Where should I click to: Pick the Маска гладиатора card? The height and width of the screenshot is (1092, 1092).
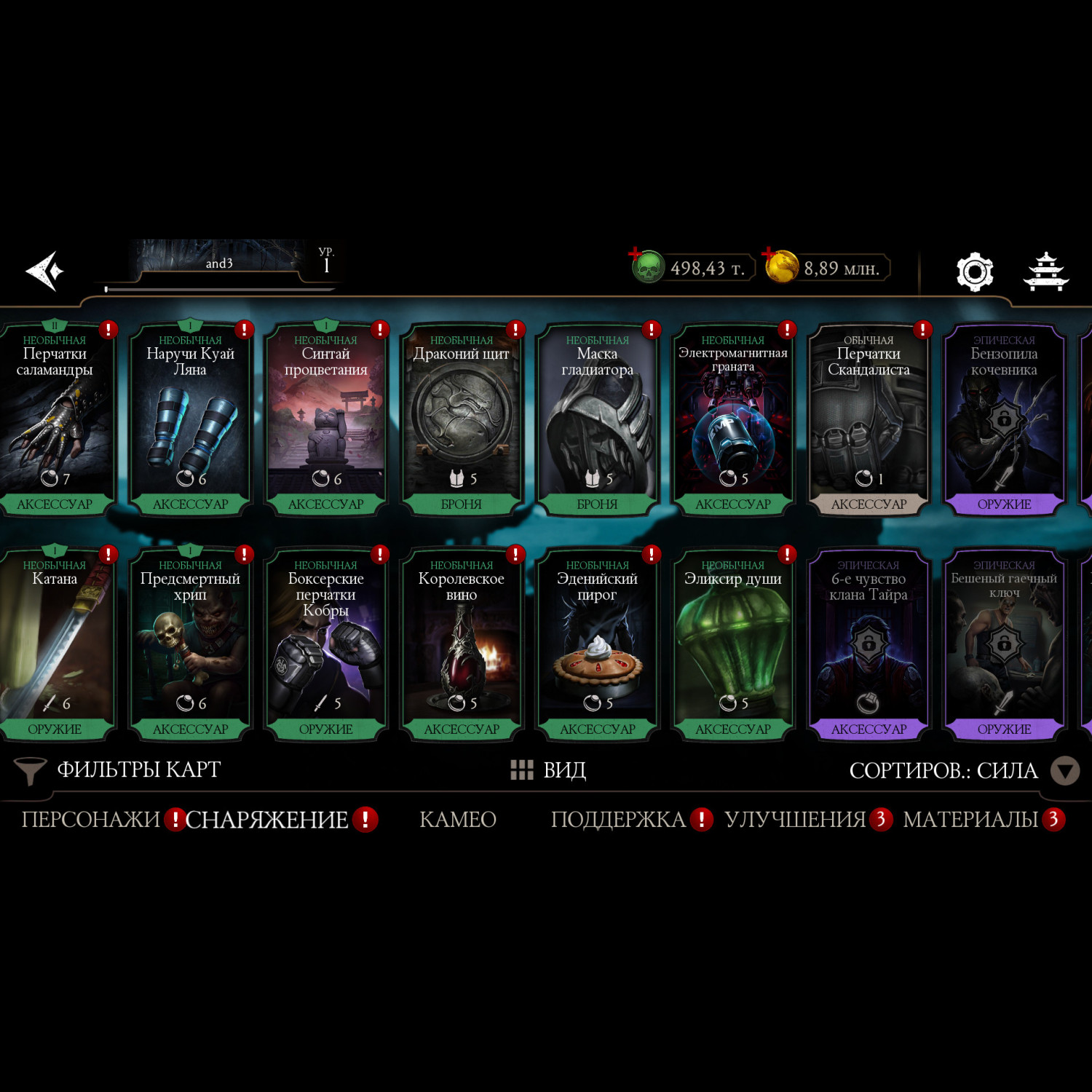[x=597, y=419]
